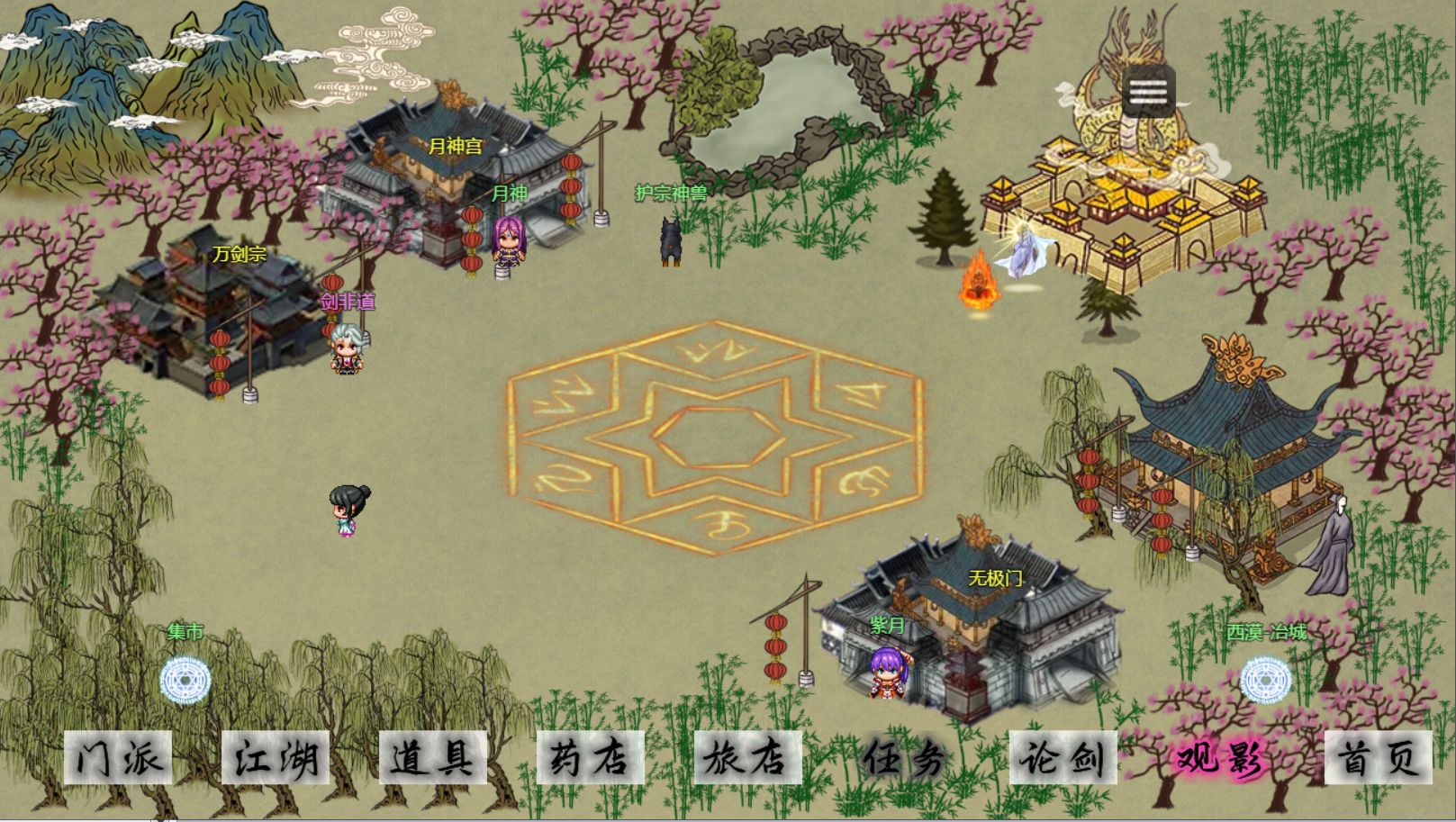The image size is (1456, 822).
Task: Open the hamburger menu icon
Action: pos(1148,91)
